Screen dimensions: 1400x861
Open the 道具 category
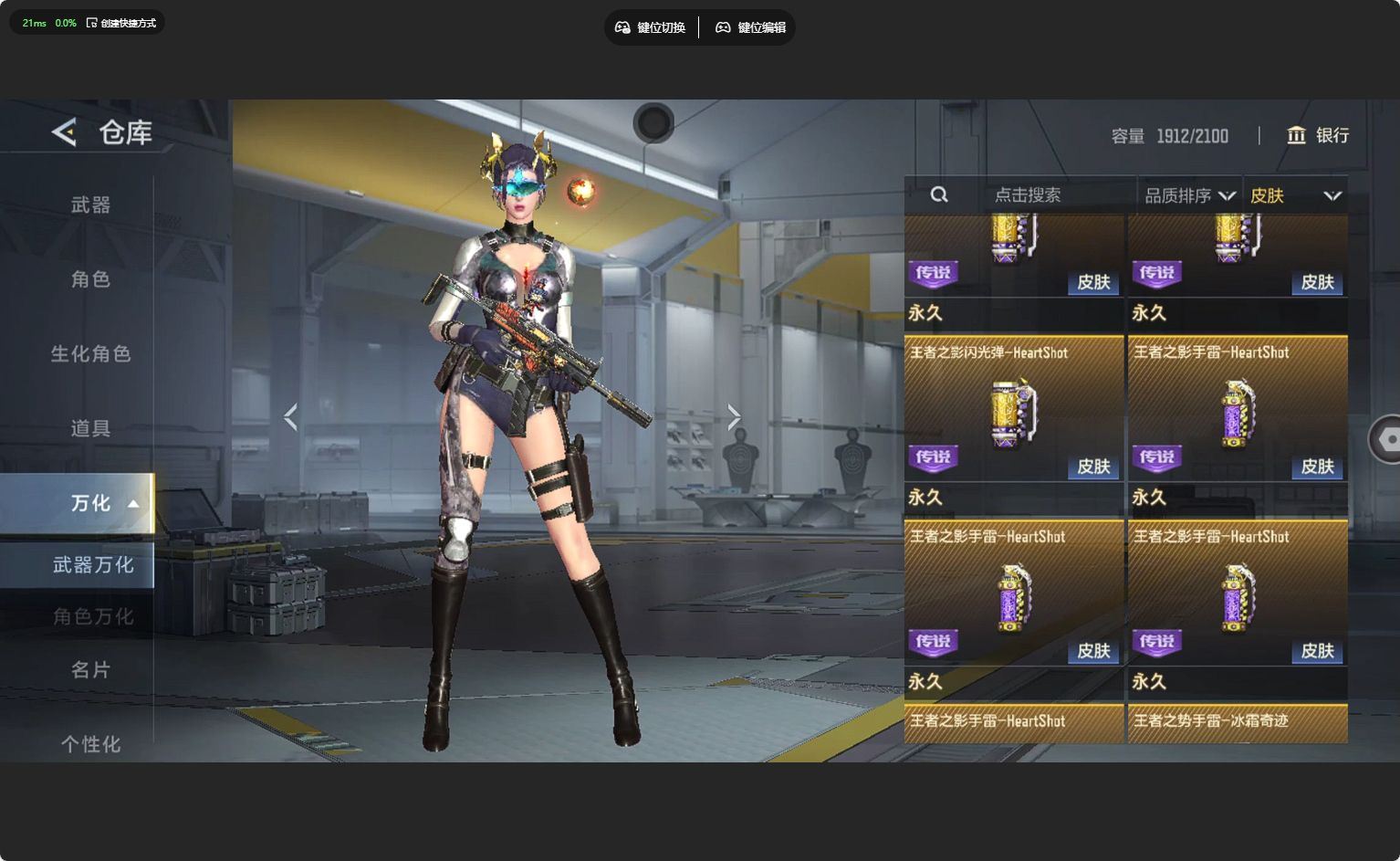[x=90, y=428]
